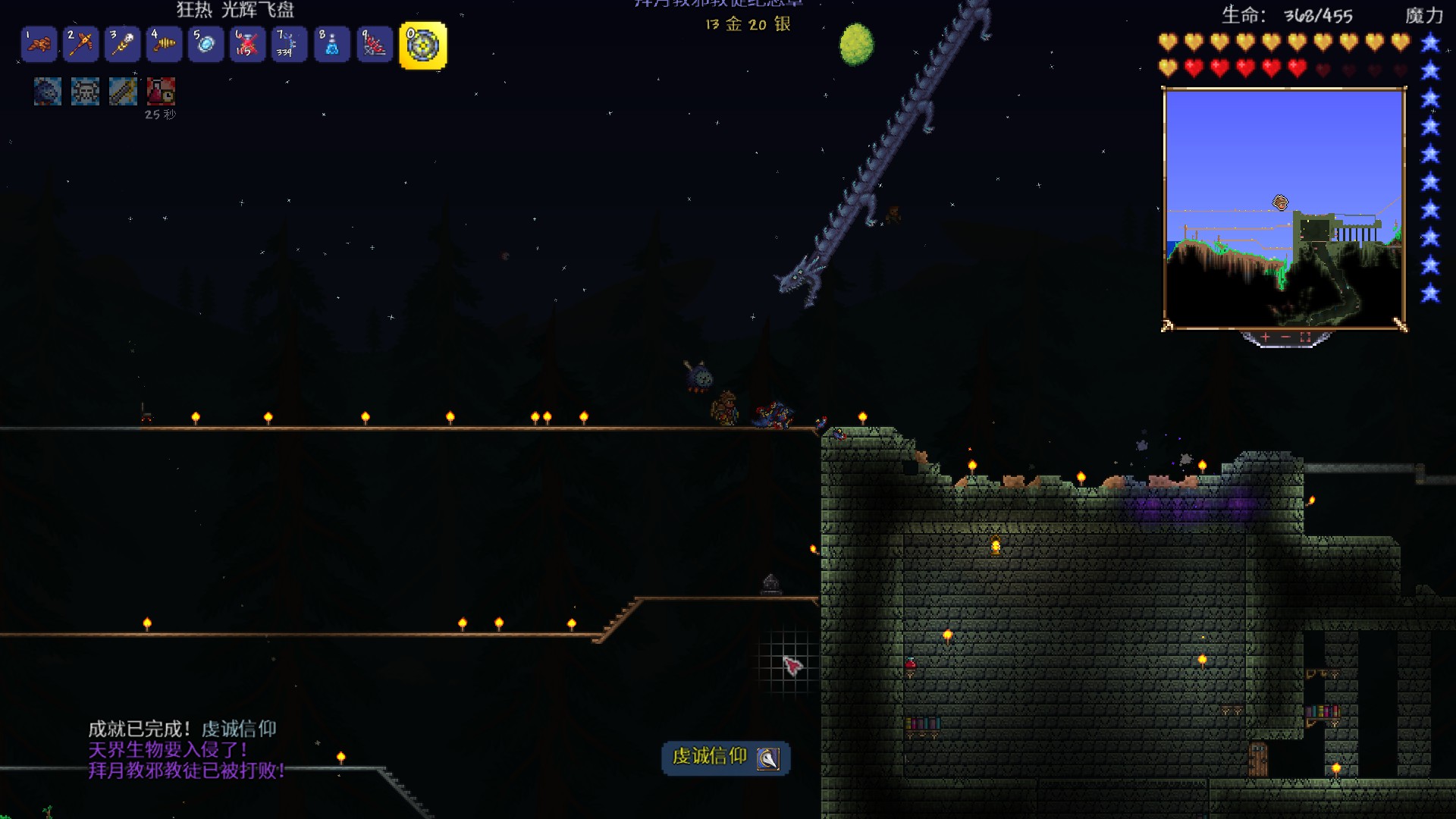Choose the slot 7 item with 339 count
Viewport: 1456px width, 819px height.
(289, 44)
